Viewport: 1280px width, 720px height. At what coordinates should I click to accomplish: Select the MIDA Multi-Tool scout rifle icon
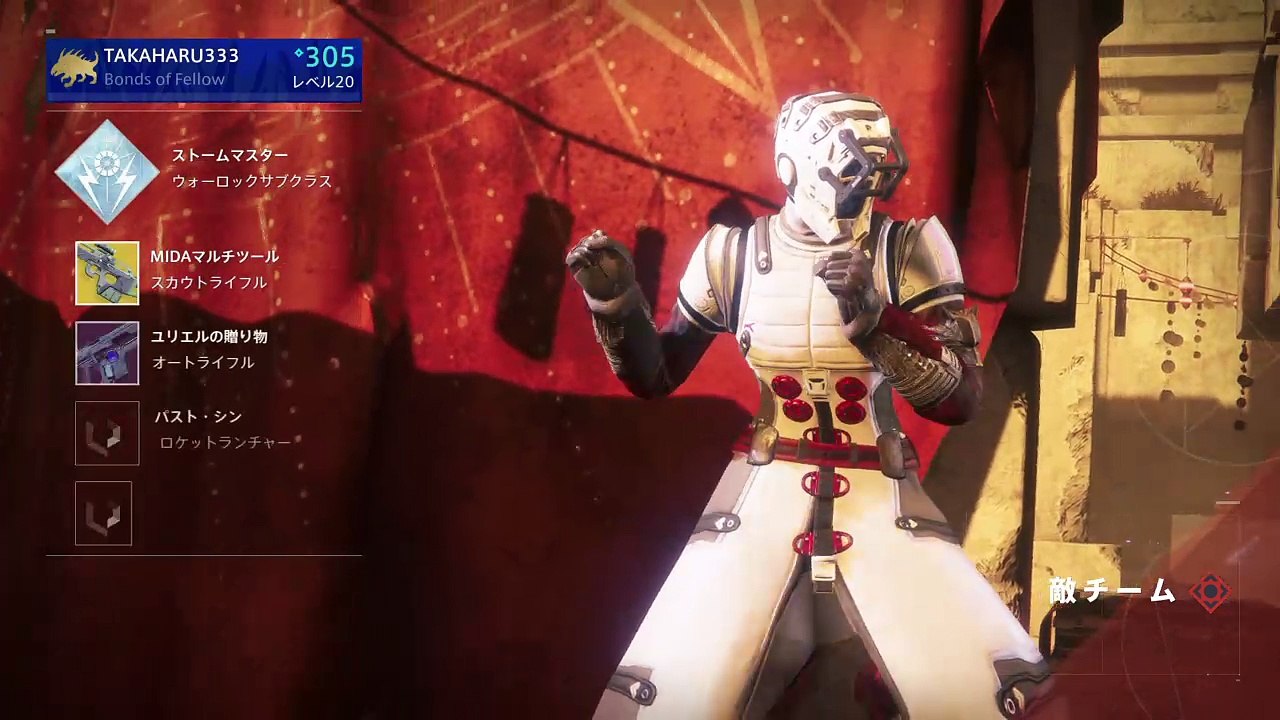pyautogui.click(x=107, y=272)
